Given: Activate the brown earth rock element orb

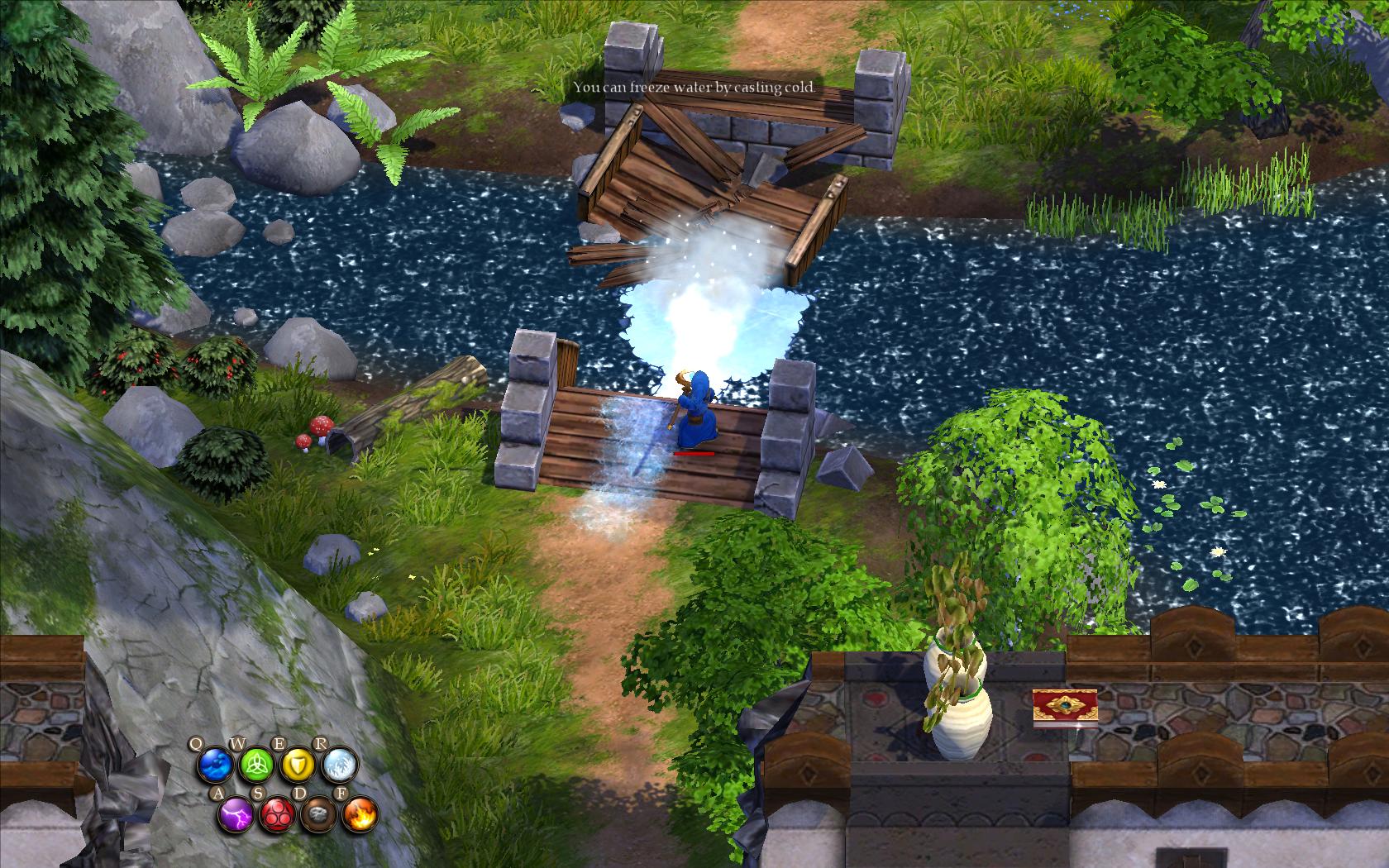Looking at the screenshot, I should 317,815.
